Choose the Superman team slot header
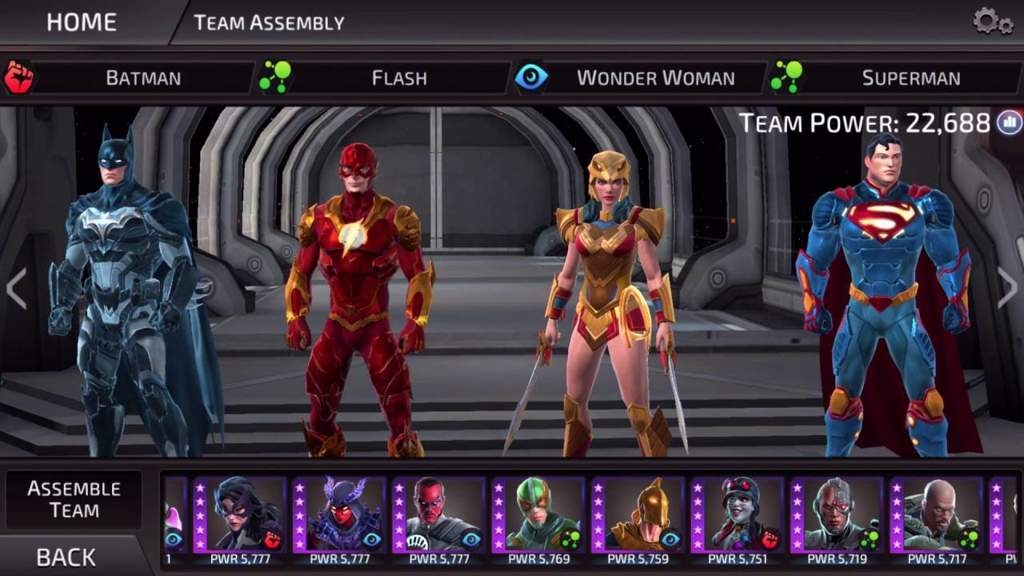Screen dimensions: 1024x576 coord(911,78)
